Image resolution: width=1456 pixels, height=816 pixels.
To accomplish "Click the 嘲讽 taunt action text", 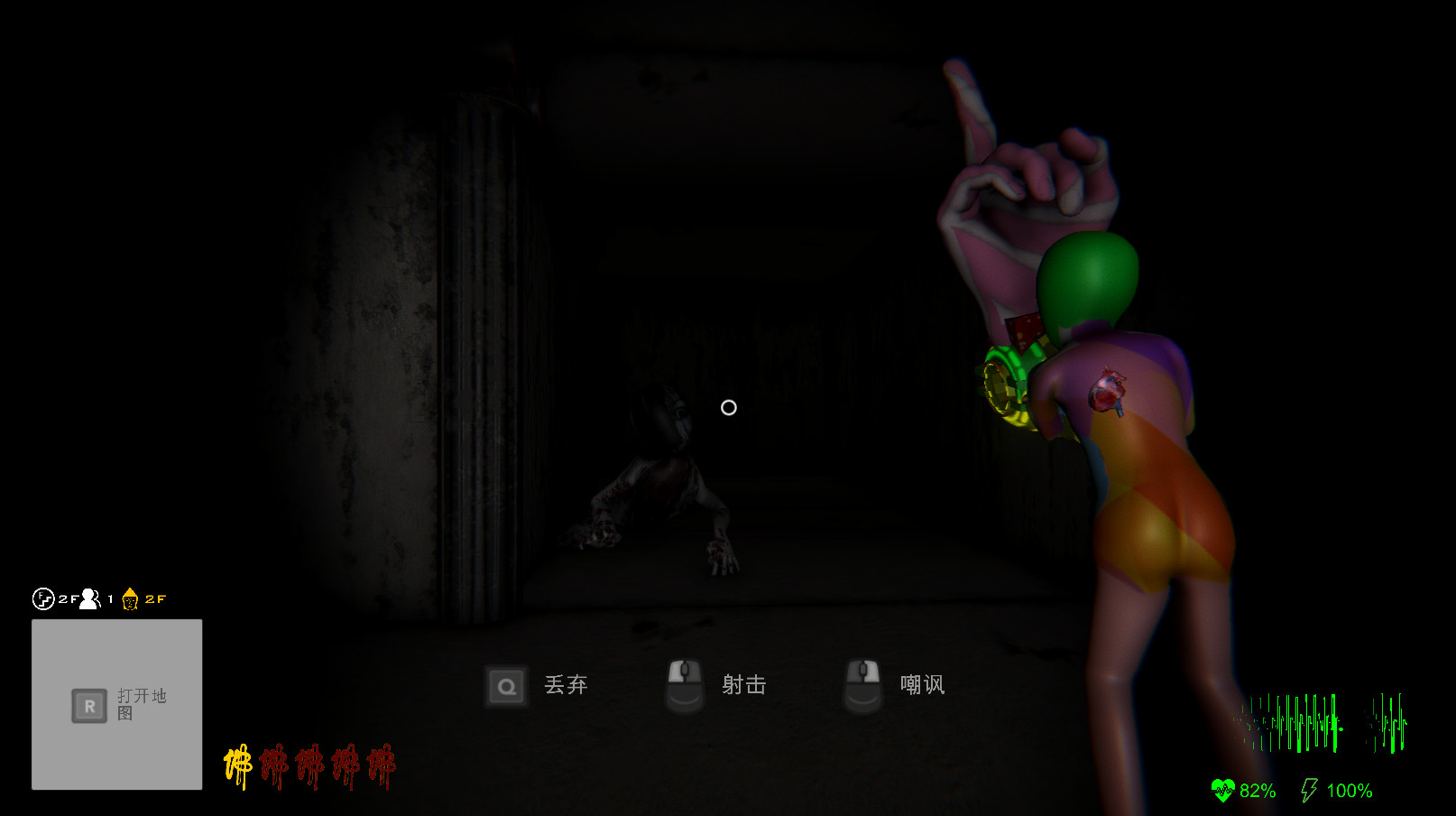I will [921, 685].
